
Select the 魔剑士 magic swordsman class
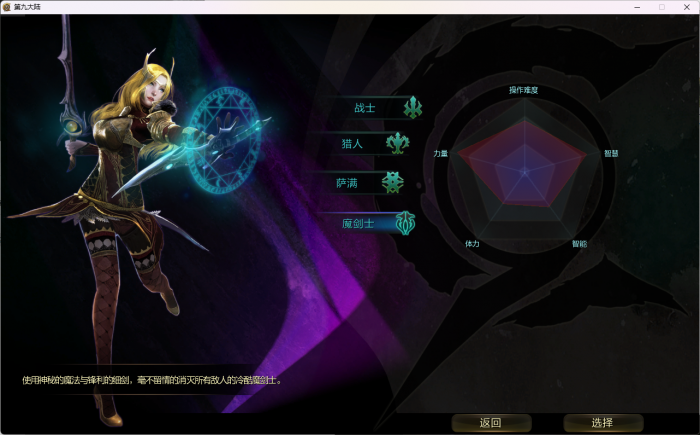tap(358, 223)
